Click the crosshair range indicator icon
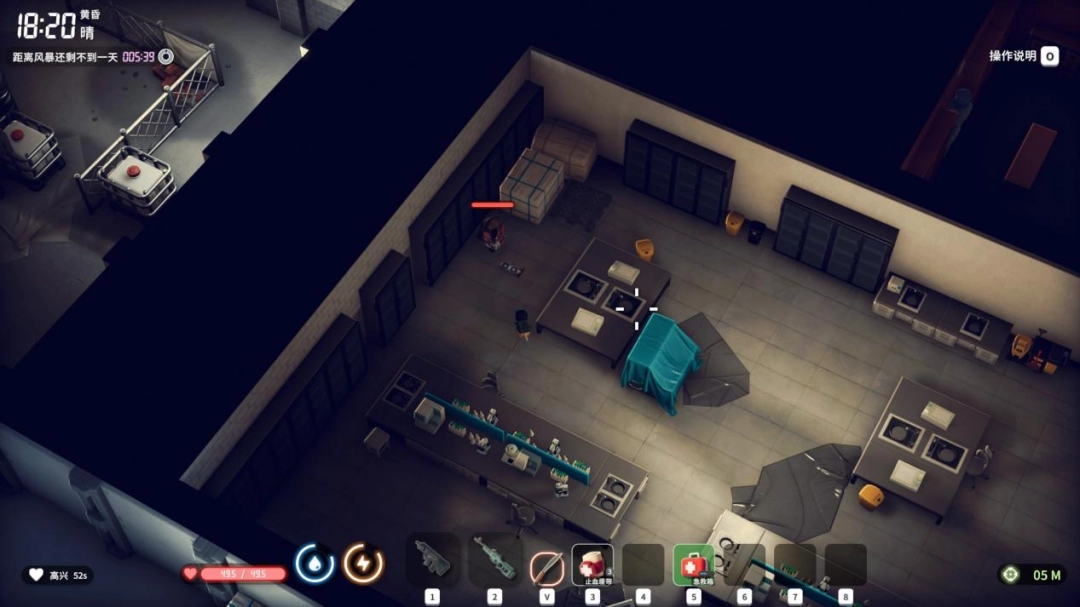Viewport: 1080px width, 607px height. click(1011, 574)
